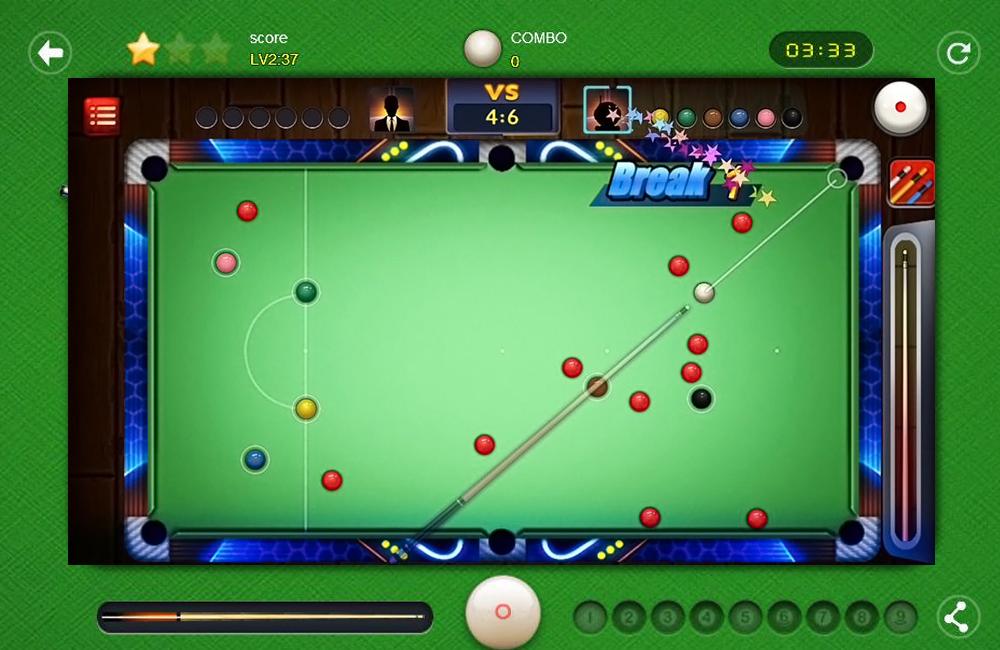Click the opponent's avatar portrait

coord(607,110)
